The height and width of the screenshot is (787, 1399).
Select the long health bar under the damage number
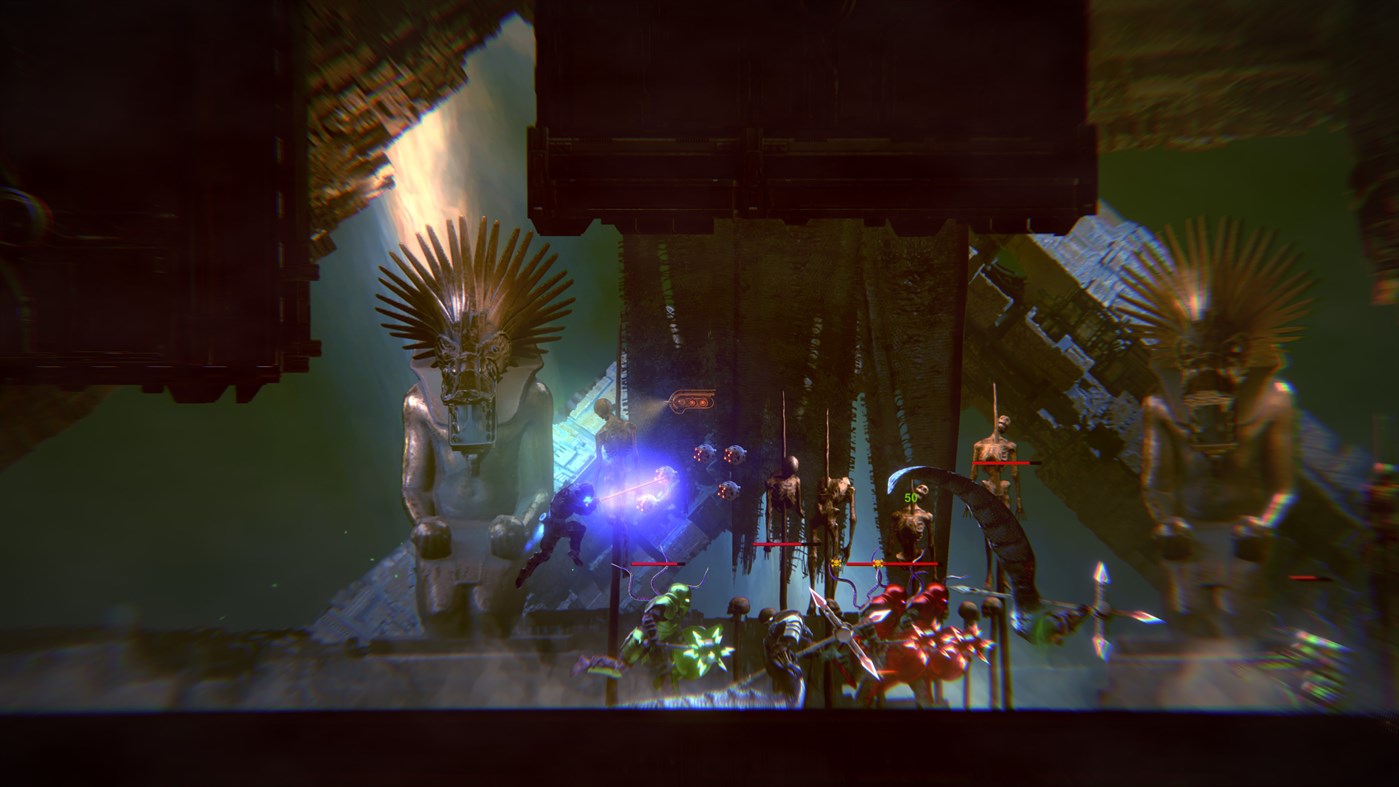(x=895, y=563)
